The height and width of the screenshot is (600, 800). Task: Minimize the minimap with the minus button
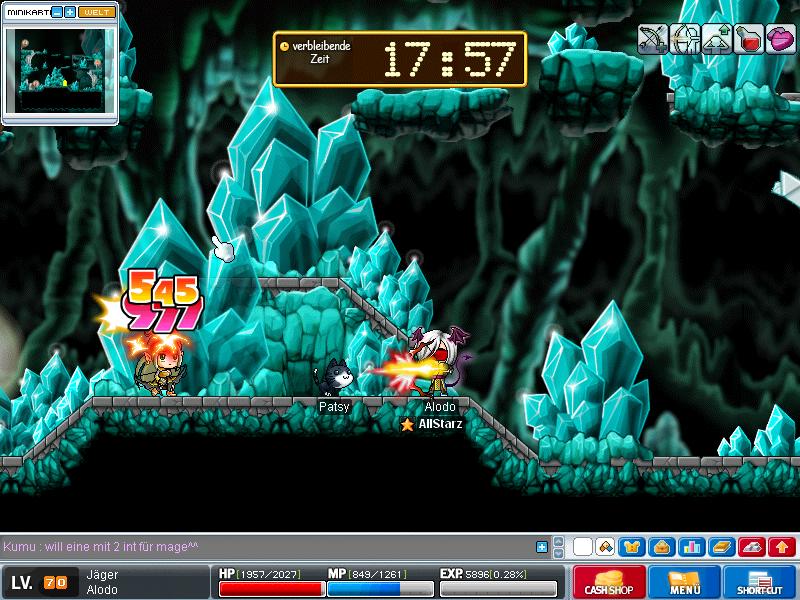[x=56, y=12]
